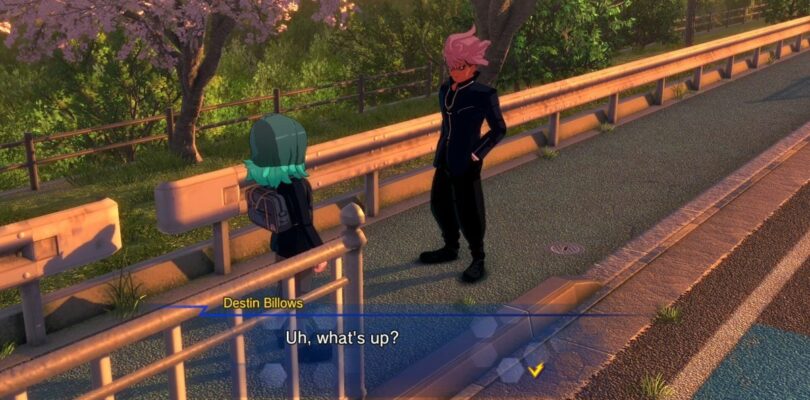Advance dialogue with the yellow checkmark
Image resolution: width=810 pixels, height=400 pixels.
point(536,370)
